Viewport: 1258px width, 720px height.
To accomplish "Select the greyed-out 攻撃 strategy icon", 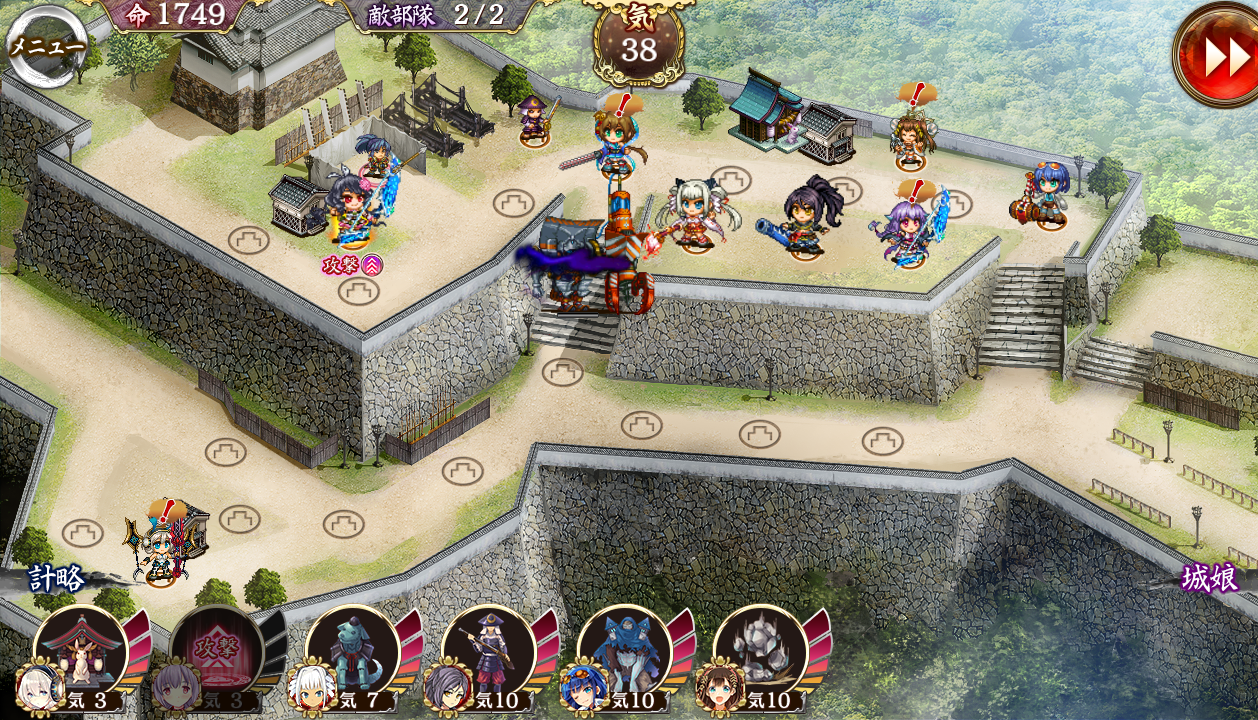I will (216, 652).
